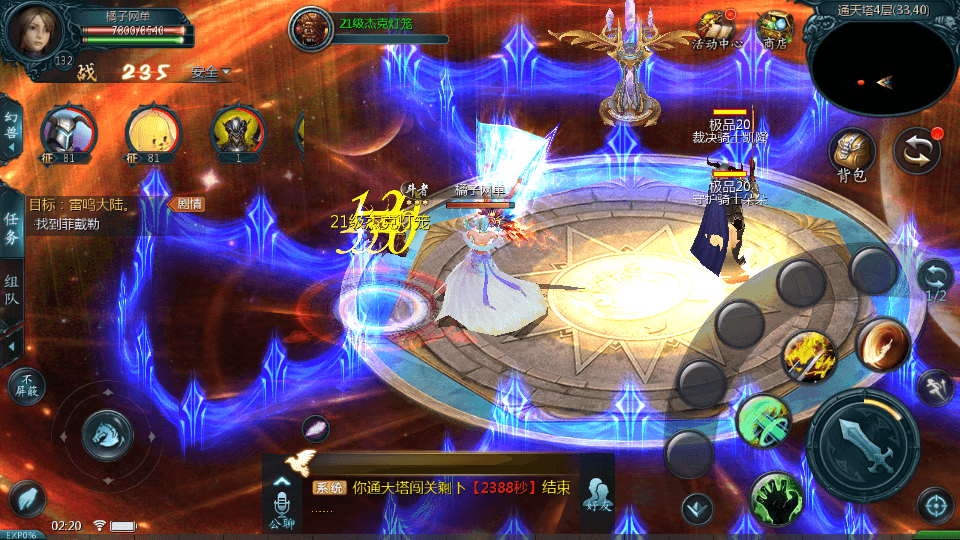Click the 剧情 story quest tag
Image resolution: width=960 pixels, height=540 pixels.
188,204
